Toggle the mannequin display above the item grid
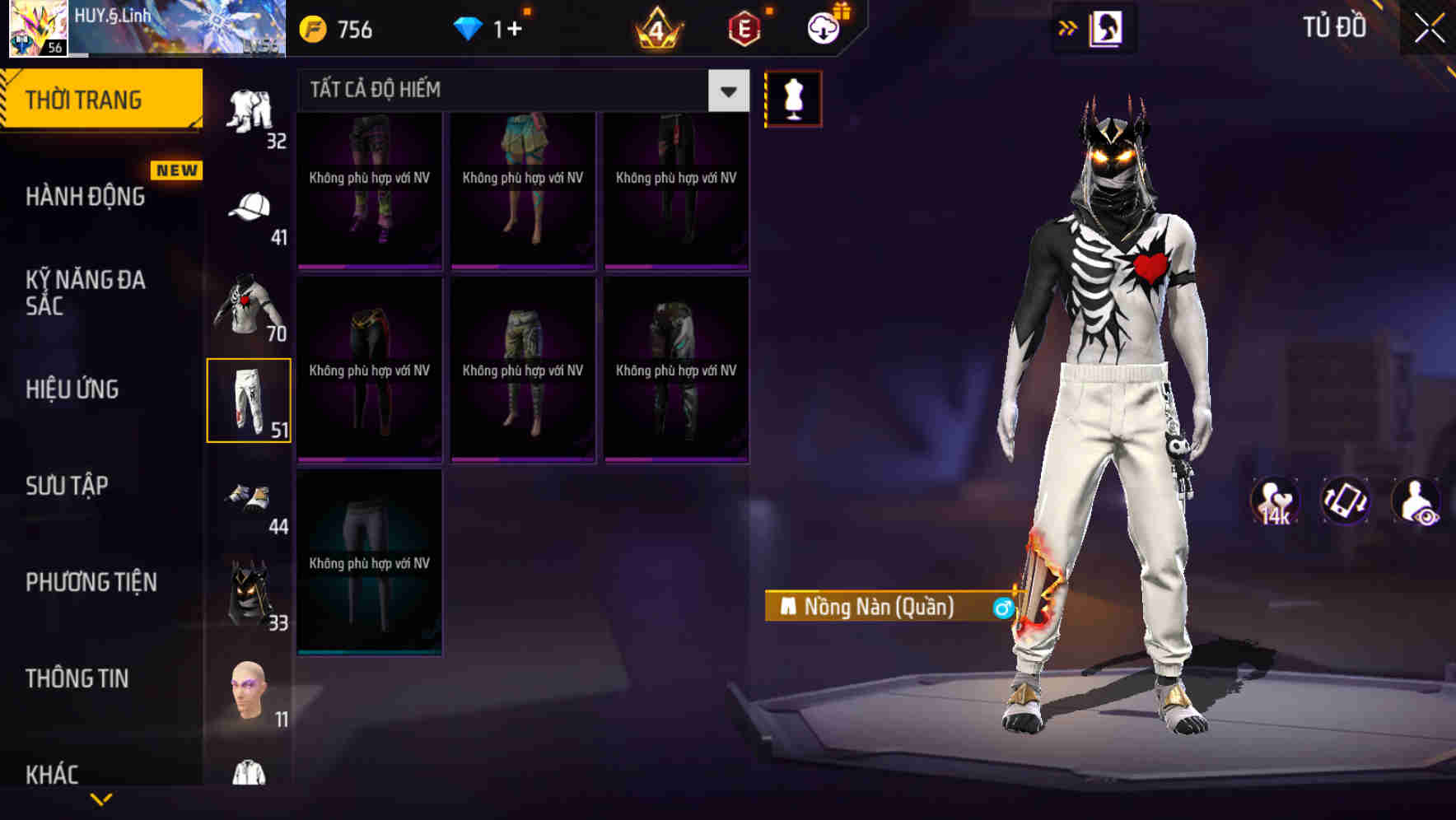Screen dimensions: 1456x820 click(793, 98)
